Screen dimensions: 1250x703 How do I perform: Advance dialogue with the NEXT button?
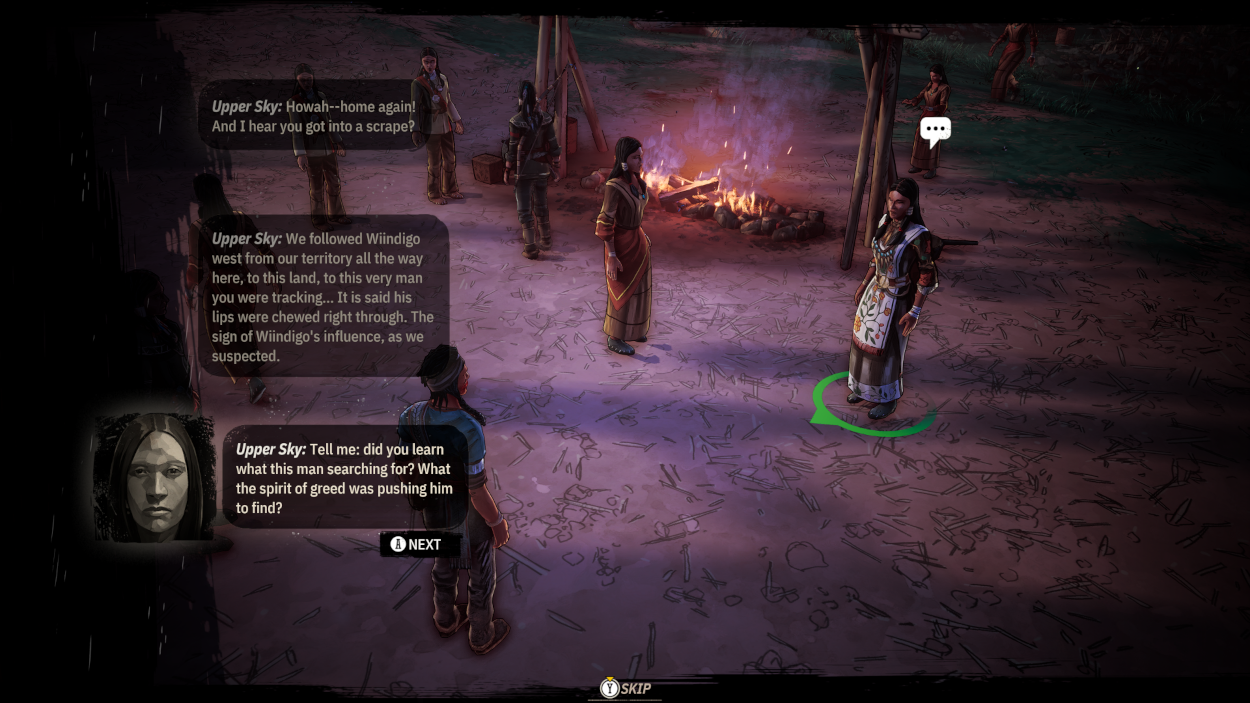tap(419, 545)
